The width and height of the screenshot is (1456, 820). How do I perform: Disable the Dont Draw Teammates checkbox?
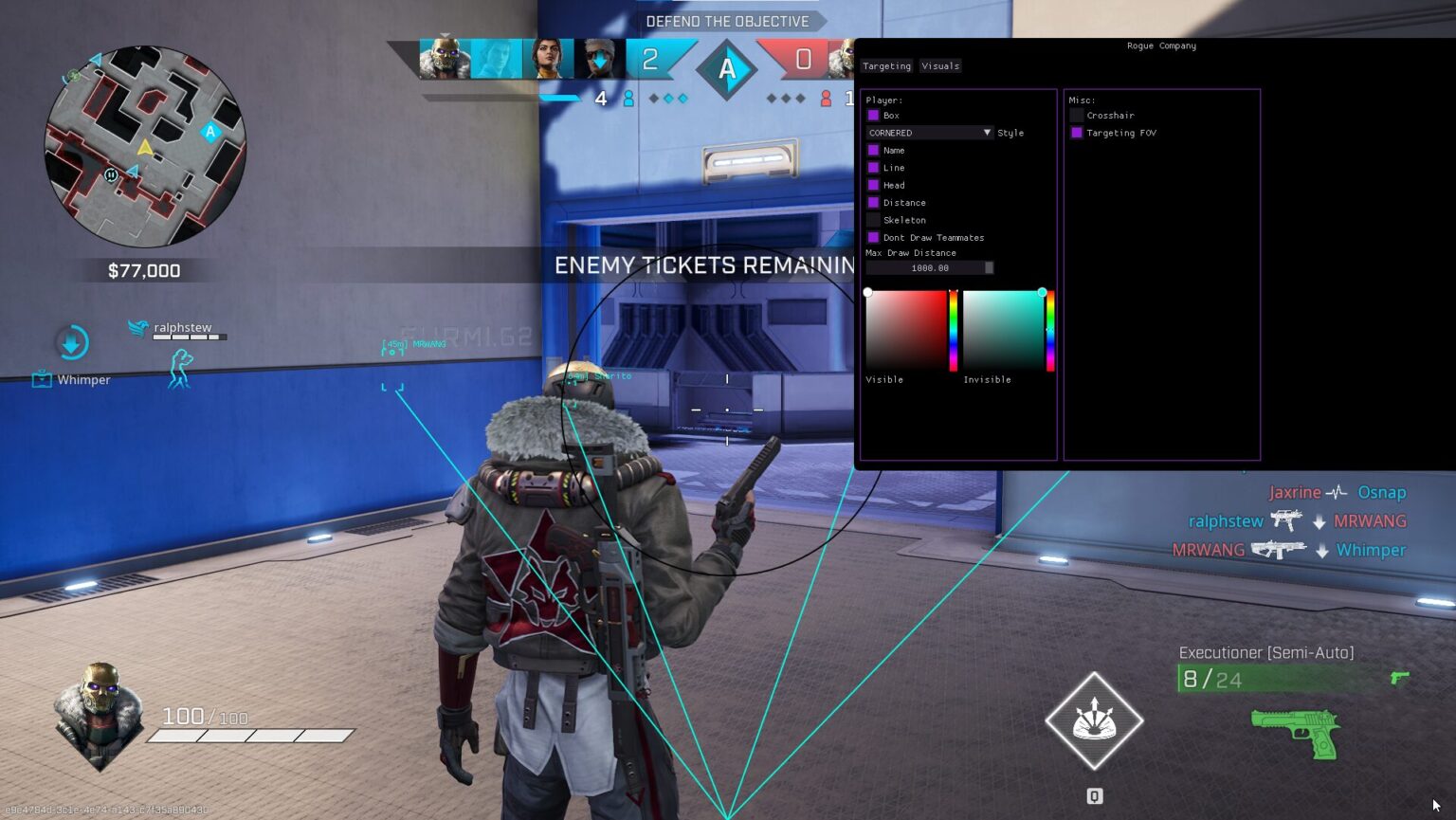pos(873,237)
